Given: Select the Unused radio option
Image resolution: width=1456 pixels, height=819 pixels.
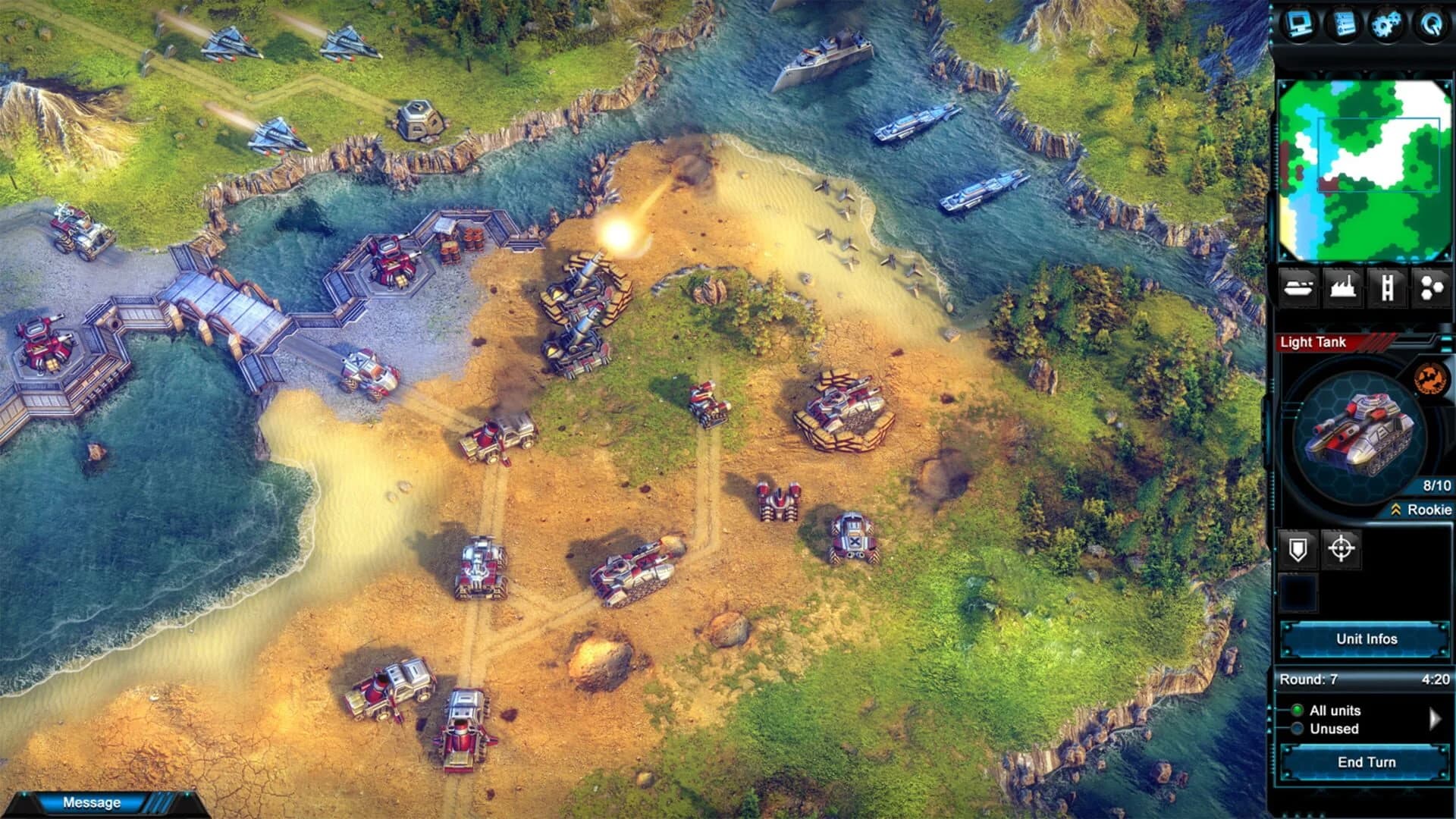Looking at the screenshot, I should pos(1298,729).
